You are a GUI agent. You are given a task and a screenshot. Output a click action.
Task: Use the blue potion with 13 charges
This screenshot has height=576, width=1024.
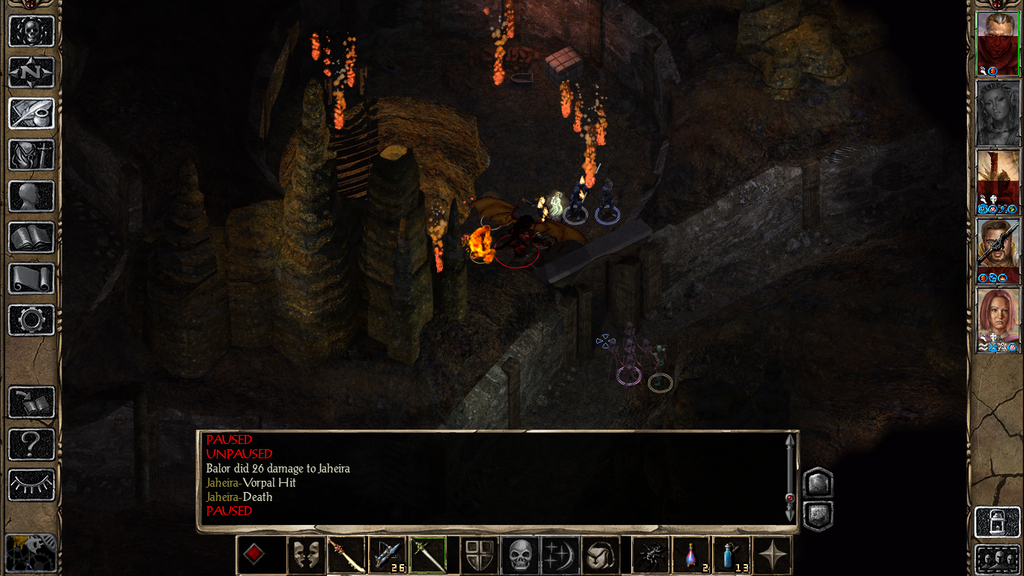pos(732,555)
